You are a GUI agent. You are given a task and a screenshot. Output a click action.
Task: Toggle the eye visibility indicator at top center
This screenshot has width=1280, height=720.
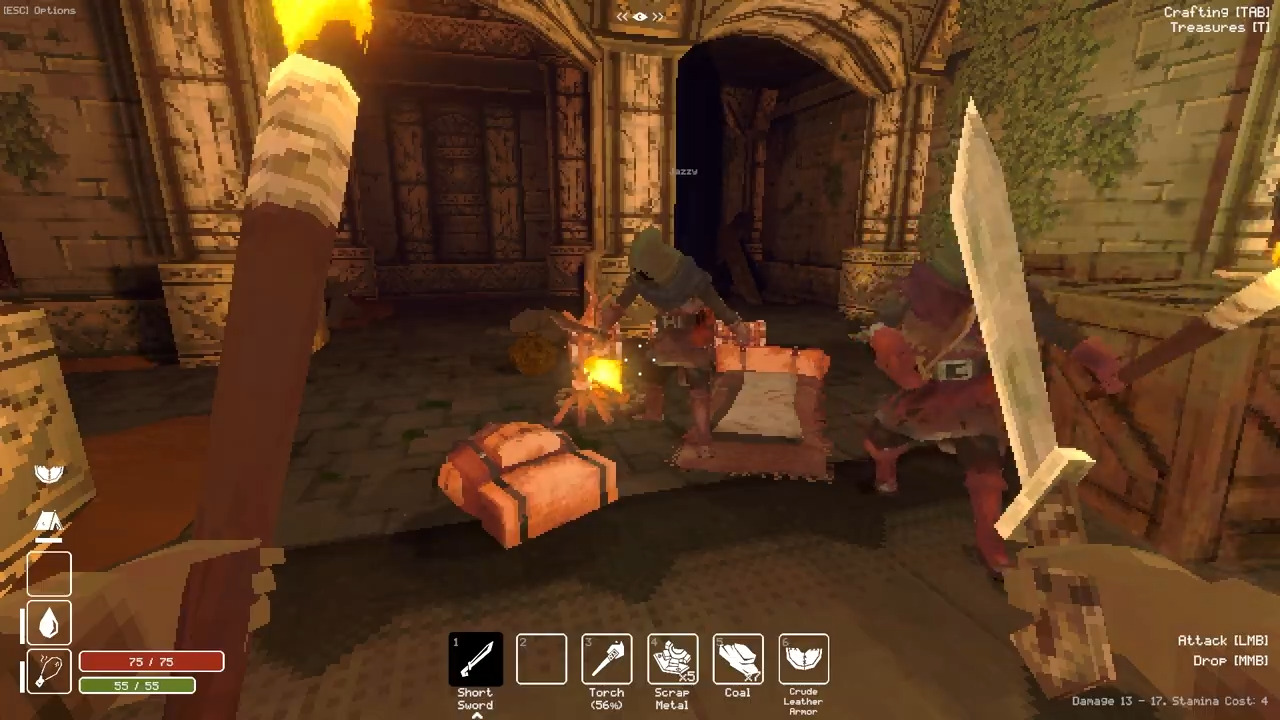click(x=639, y=16)
